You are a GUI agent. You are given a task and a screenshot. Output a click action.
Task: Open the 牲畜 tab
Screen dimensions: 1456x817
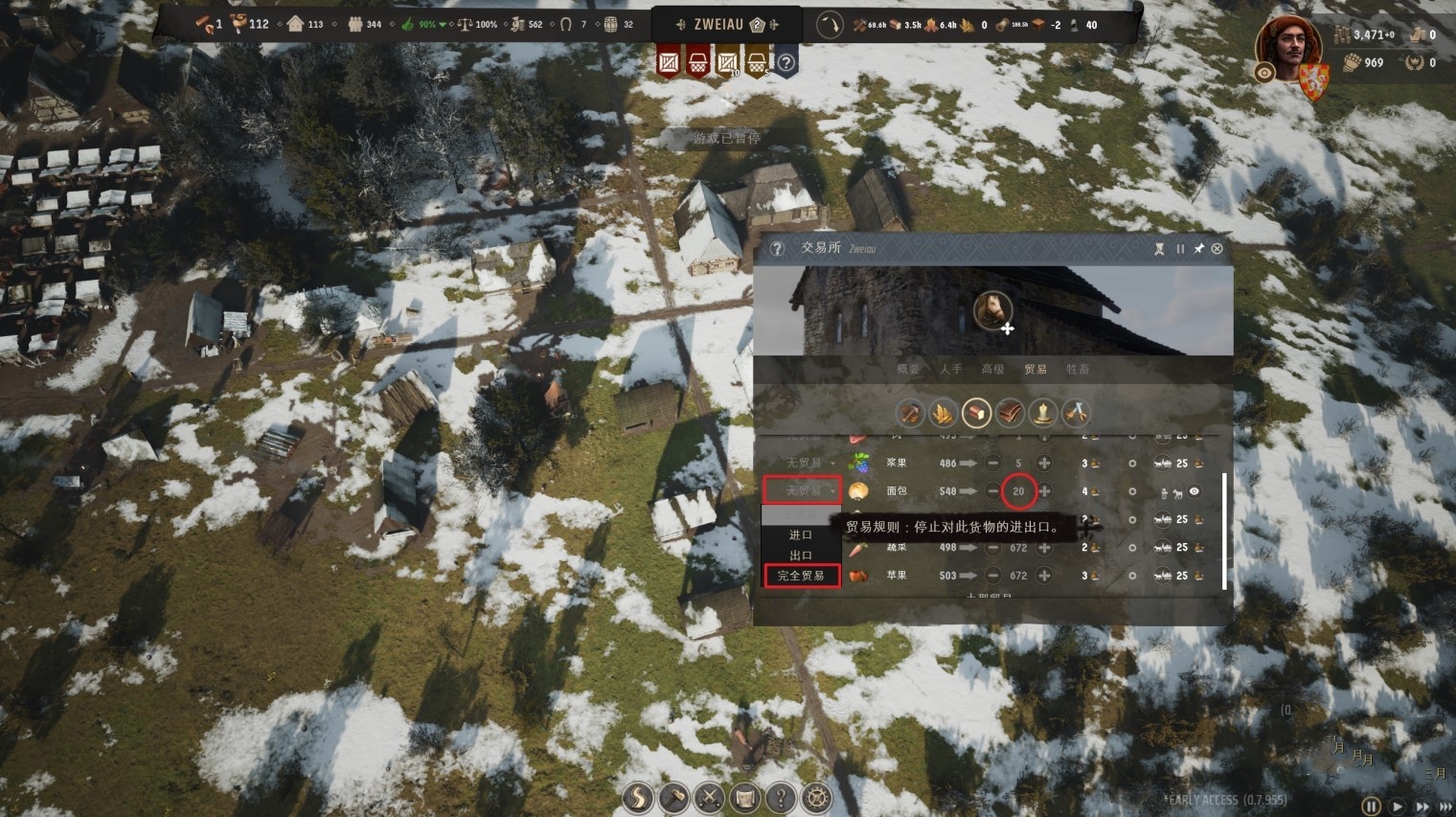click(1078, 369)
